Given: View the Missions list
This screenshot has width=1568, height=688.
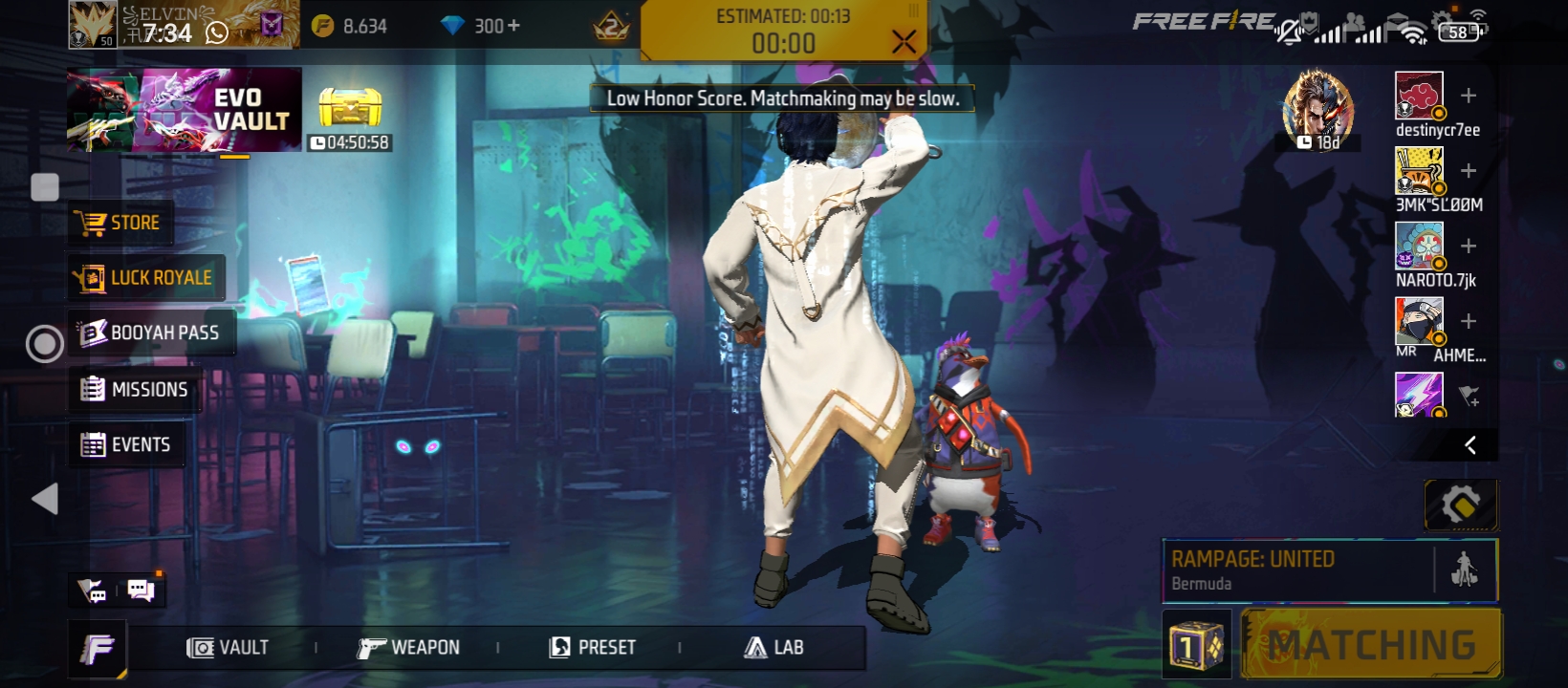Looking at the screenshot, I should pyautogui.click(x=135, y=389).
